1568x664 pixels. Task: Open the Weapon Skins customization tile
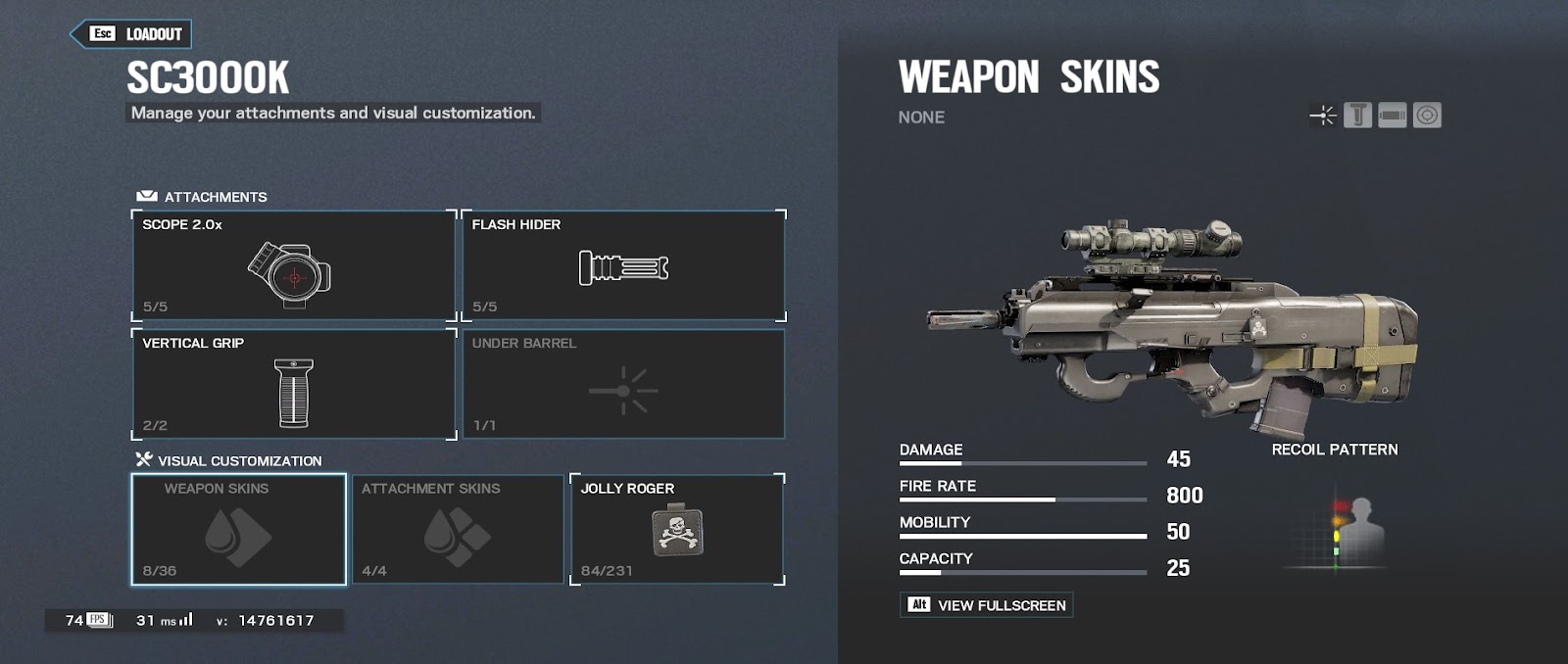(x=238, y=529)
